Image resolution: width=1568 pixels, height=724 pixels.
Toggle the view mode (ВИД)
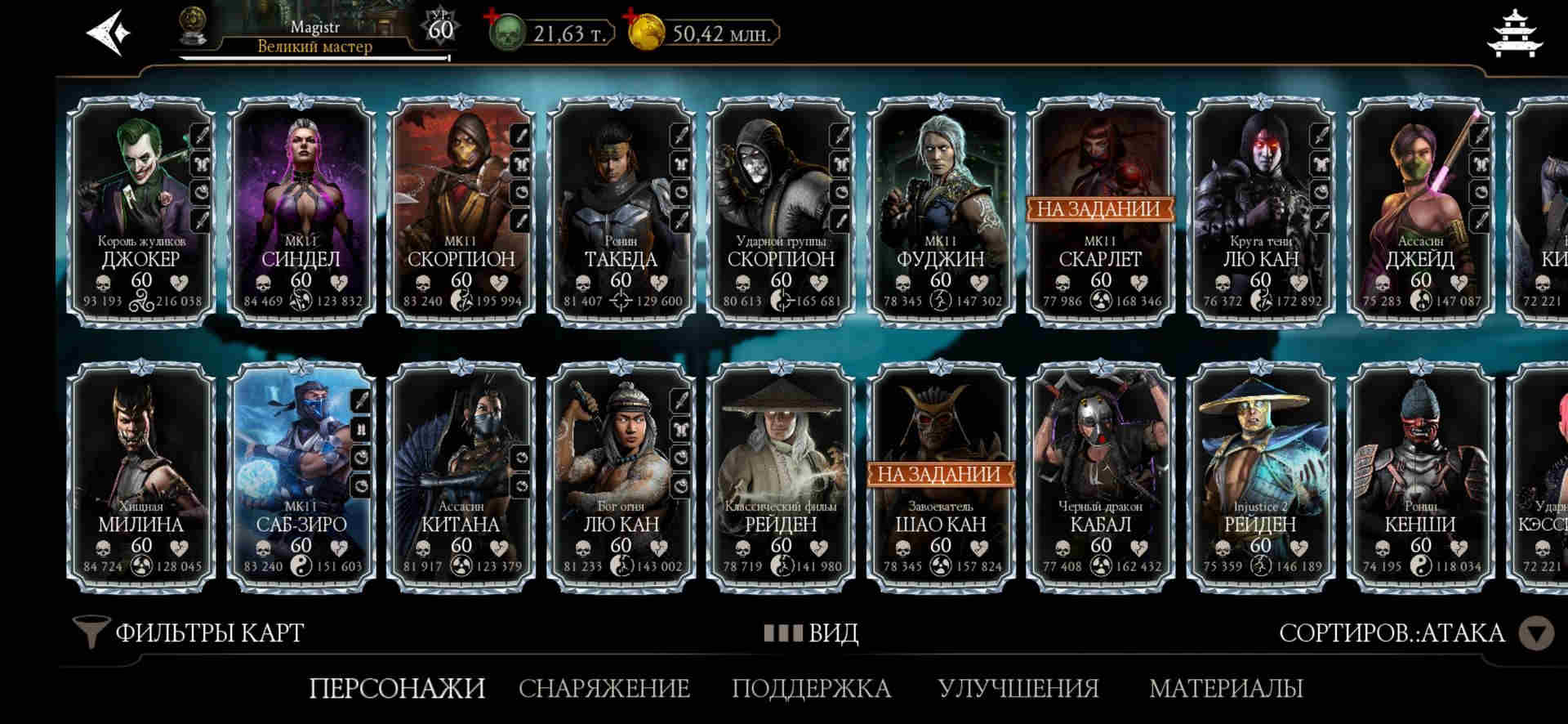pos(811,633)
